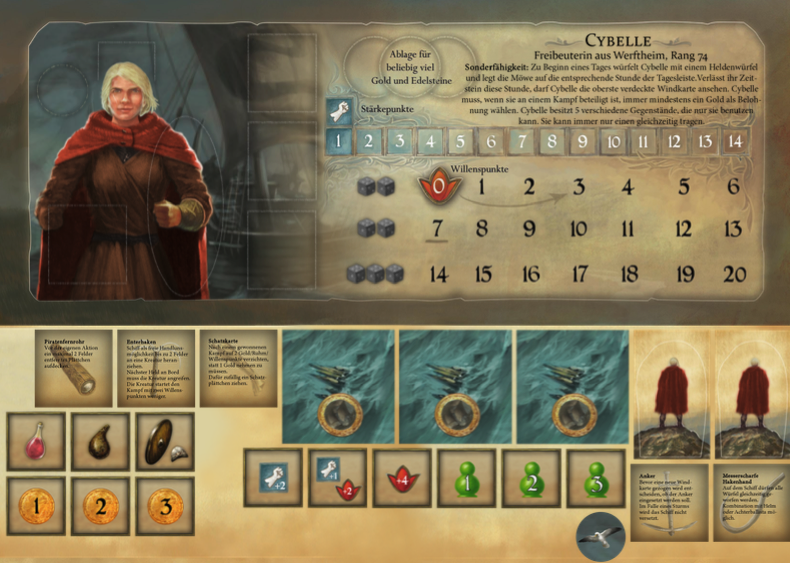
Task: Pick the green pawn token numbered 3
Action: coord(596,477)
